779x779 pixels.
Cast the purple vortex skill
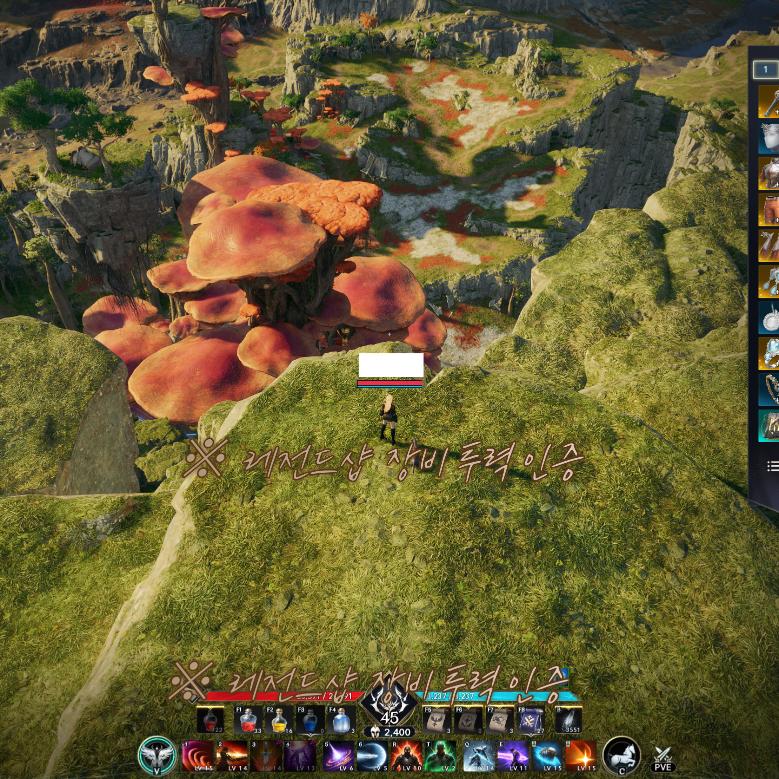[x=336, y=755]
